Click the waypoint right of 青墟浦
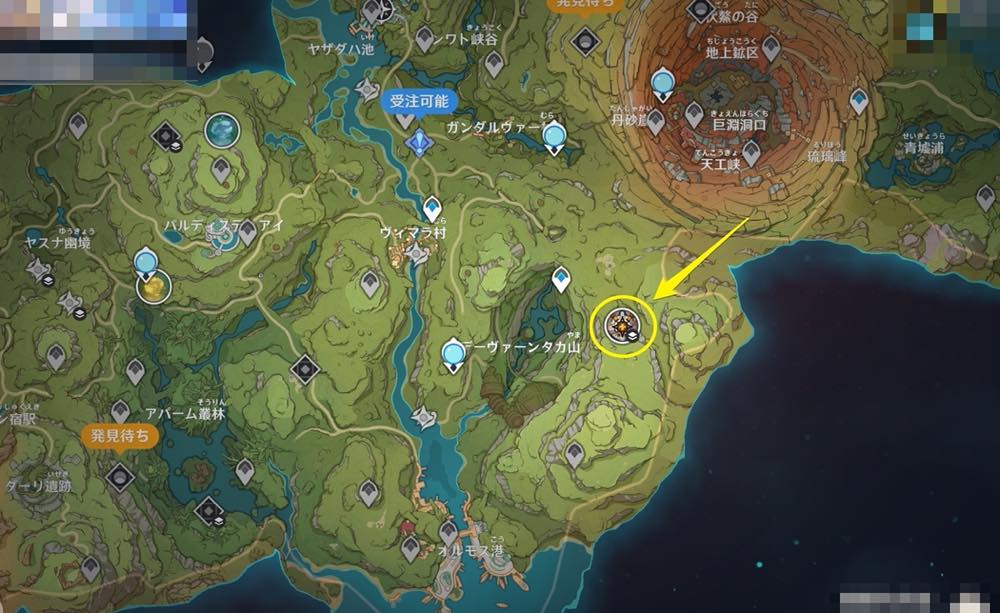 pos(984,197)
